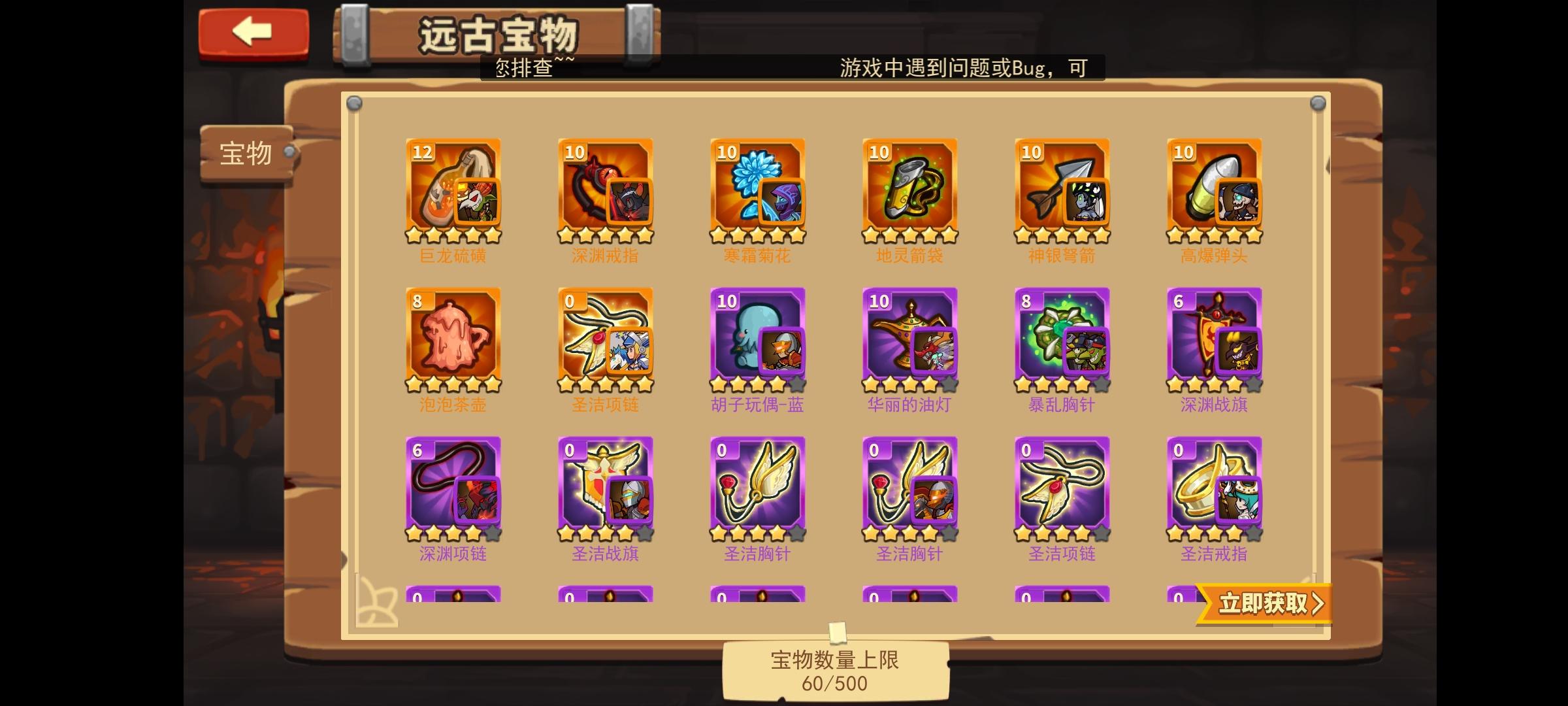Select the 暴乱胸针 treasure icon
The image size is (1568, 706).
[x=1062, y=340]
